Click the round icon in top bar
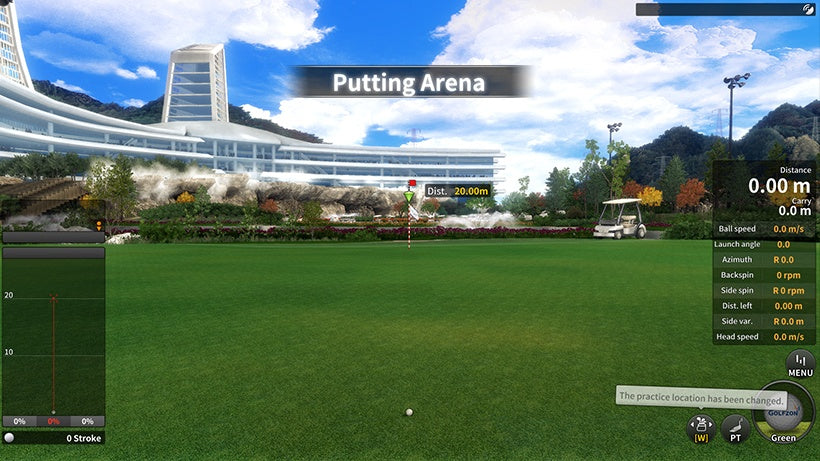 click(808, 9)
